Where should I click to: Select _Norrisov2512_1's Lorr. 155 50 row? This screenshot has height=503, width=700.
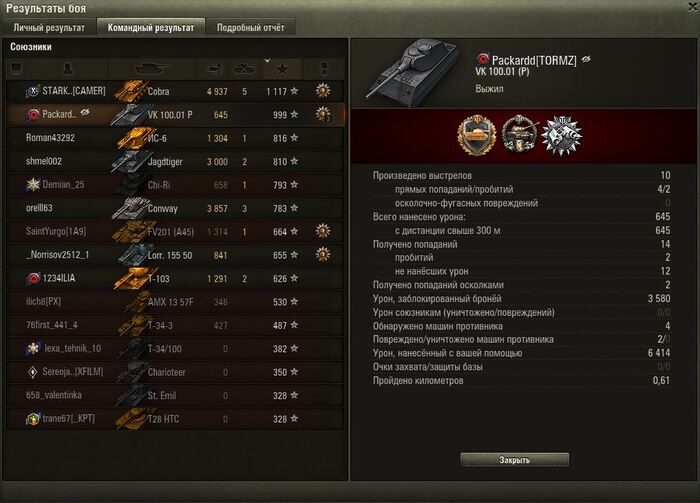click(175, 255)
